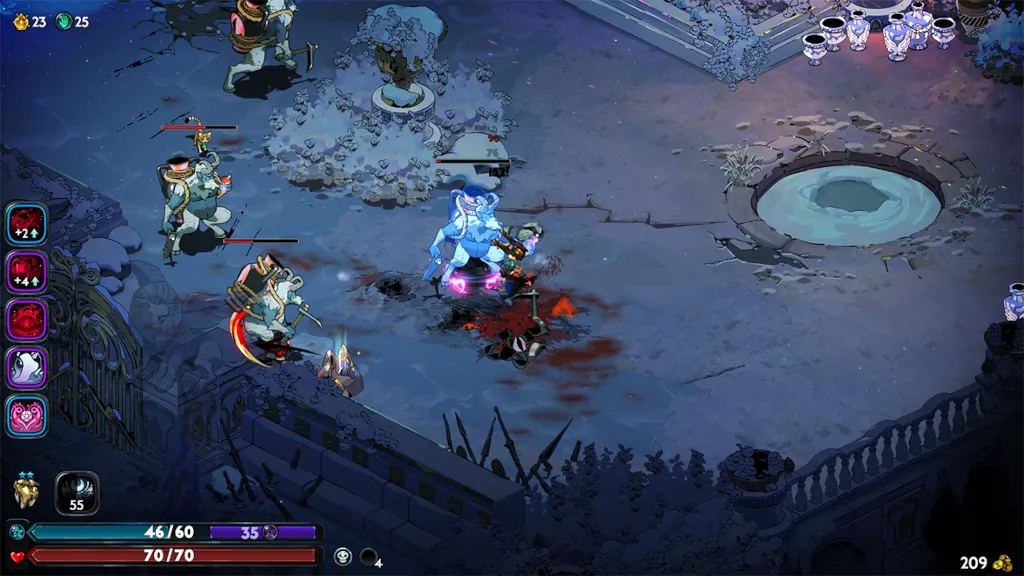Choose the pink heart boon icon
The image size is (1024, 576).
click(26, 416)
